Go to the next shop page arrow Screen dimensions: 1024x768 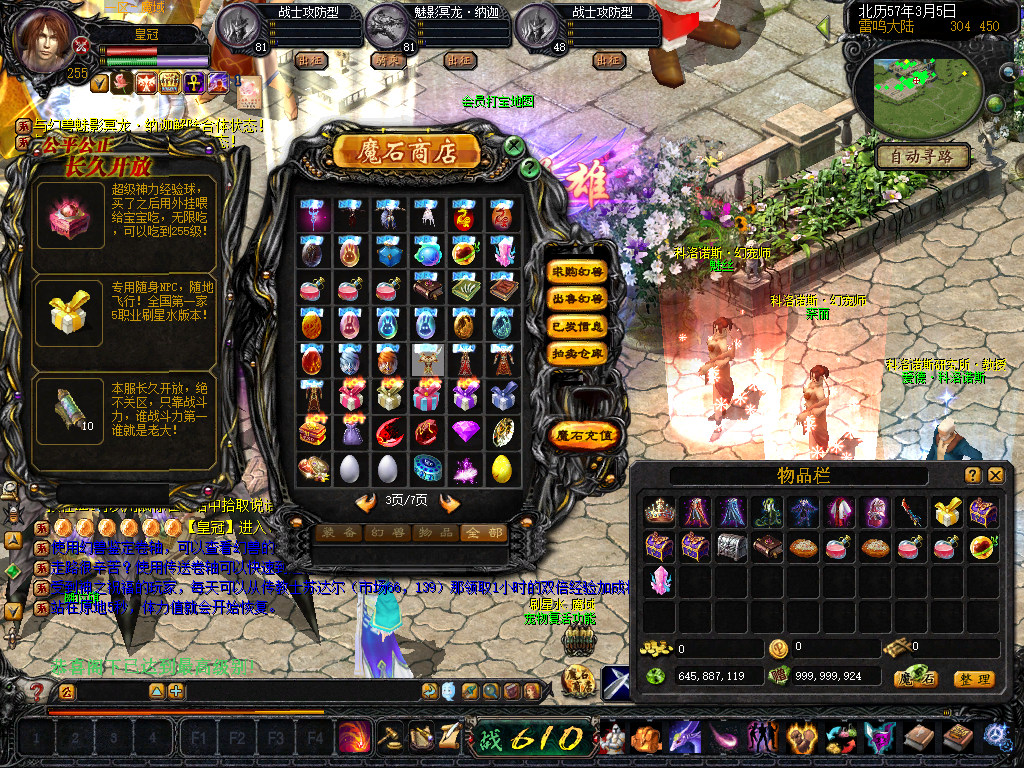pyautogui.click(x=449, y=503)
